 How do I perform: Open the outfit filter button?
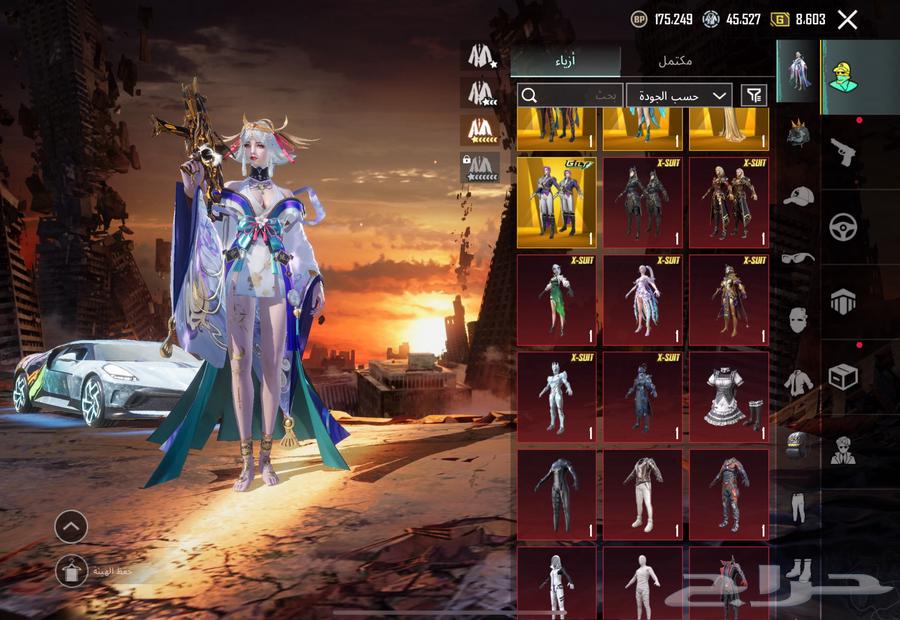point(753,95)
